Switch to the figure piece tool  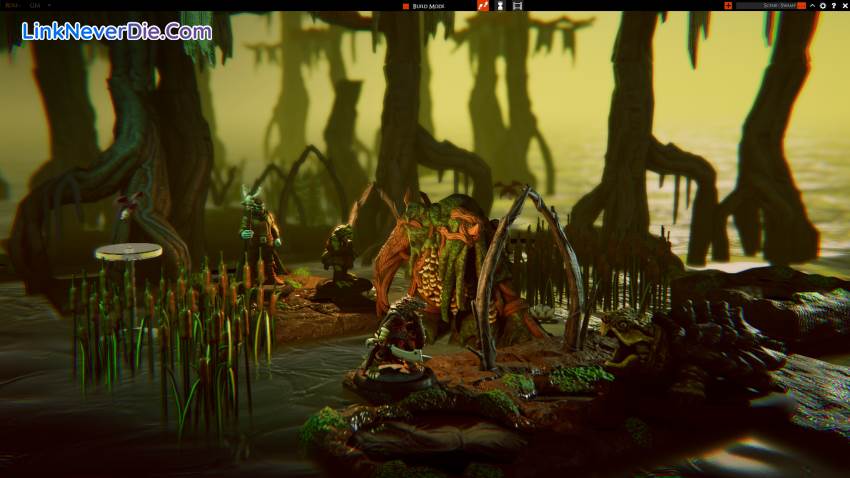pyautogui.click(x=499, y=6)
